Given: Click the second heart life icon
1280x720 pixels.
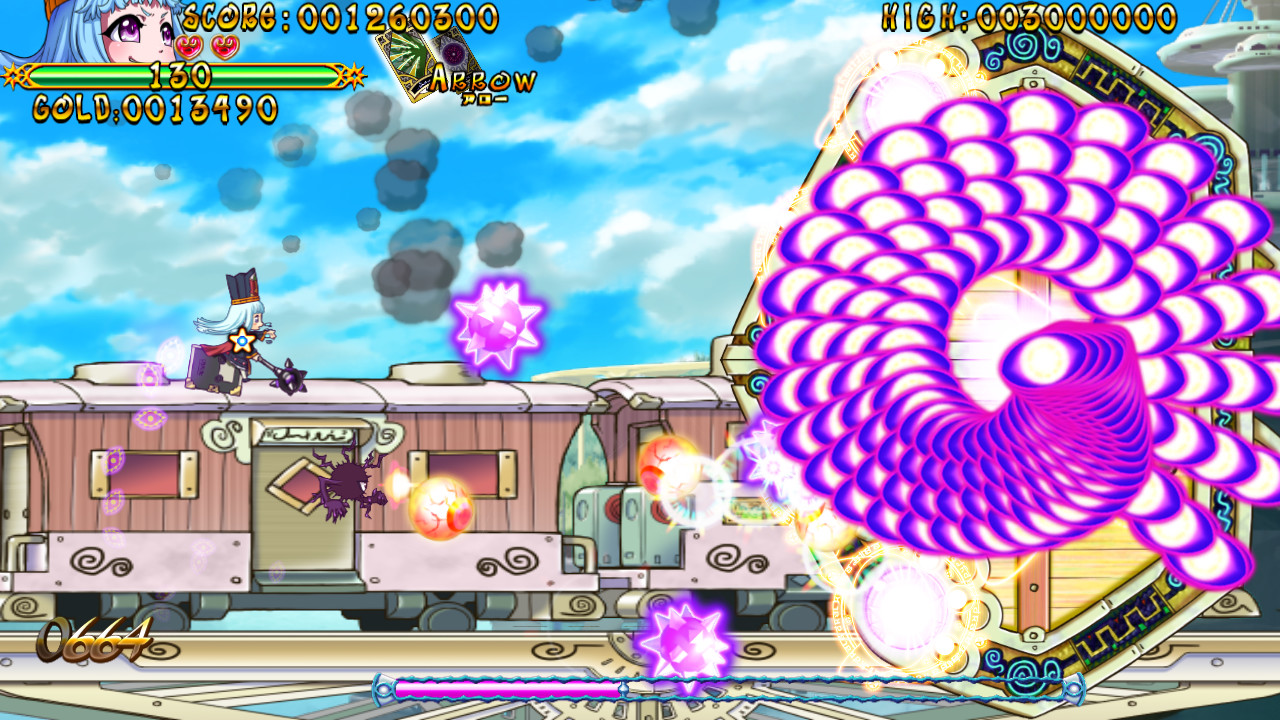Looking at the screenshot, I should (x=225, y=47).
